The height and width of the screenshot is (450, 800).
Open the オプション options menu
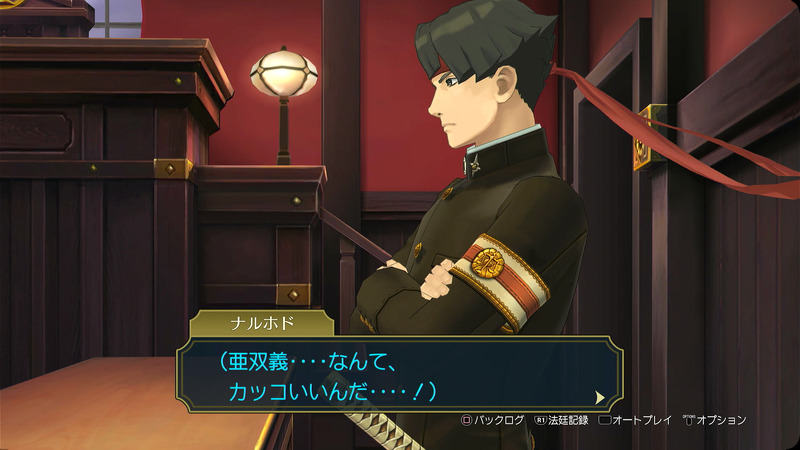click(714, 420)
